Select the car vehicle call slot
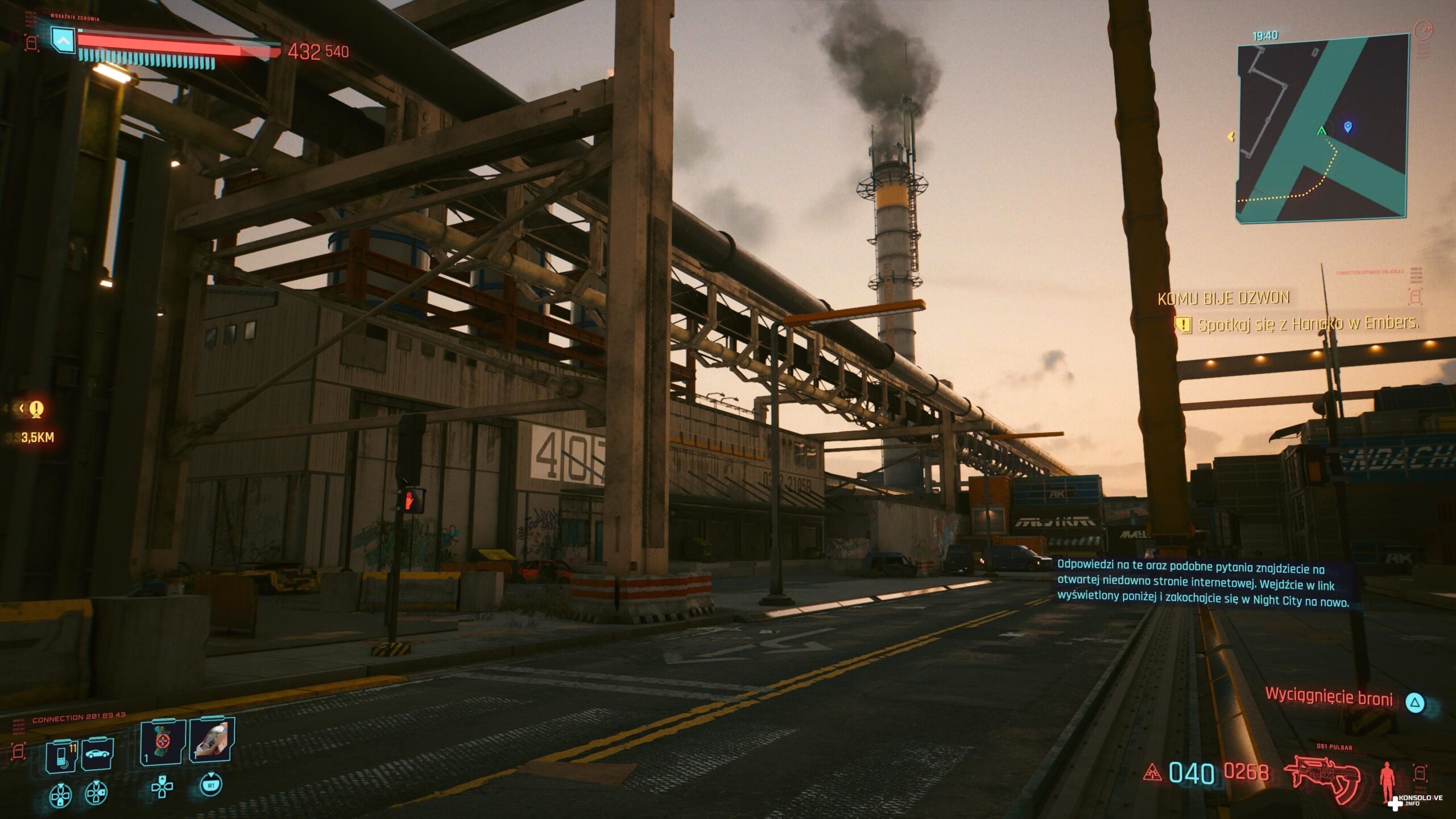The width and height of the screenshot is (1456, 819). coord(98,755)
